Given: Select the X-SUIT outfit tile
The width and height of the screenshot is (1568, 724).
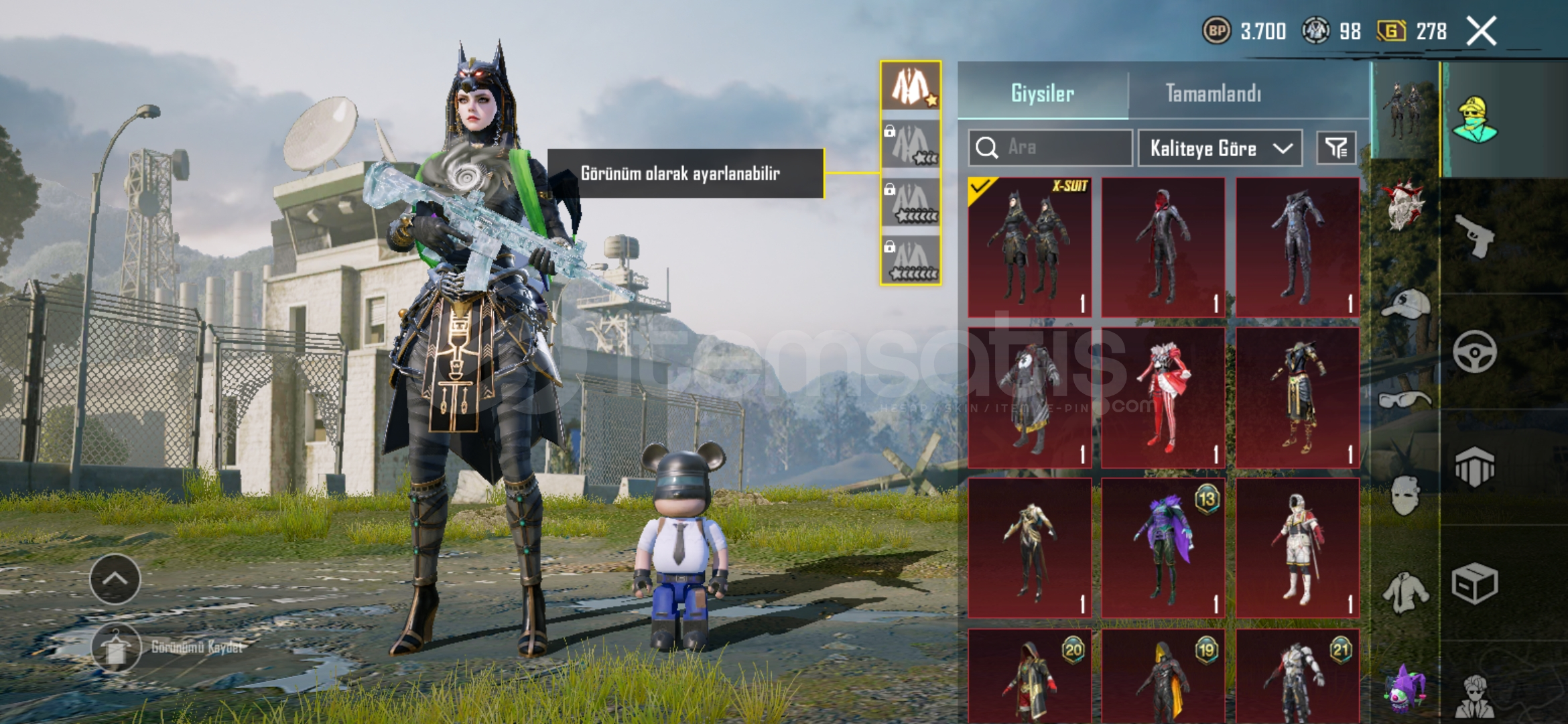Looking at the screenshot, I should point(1029,247).
